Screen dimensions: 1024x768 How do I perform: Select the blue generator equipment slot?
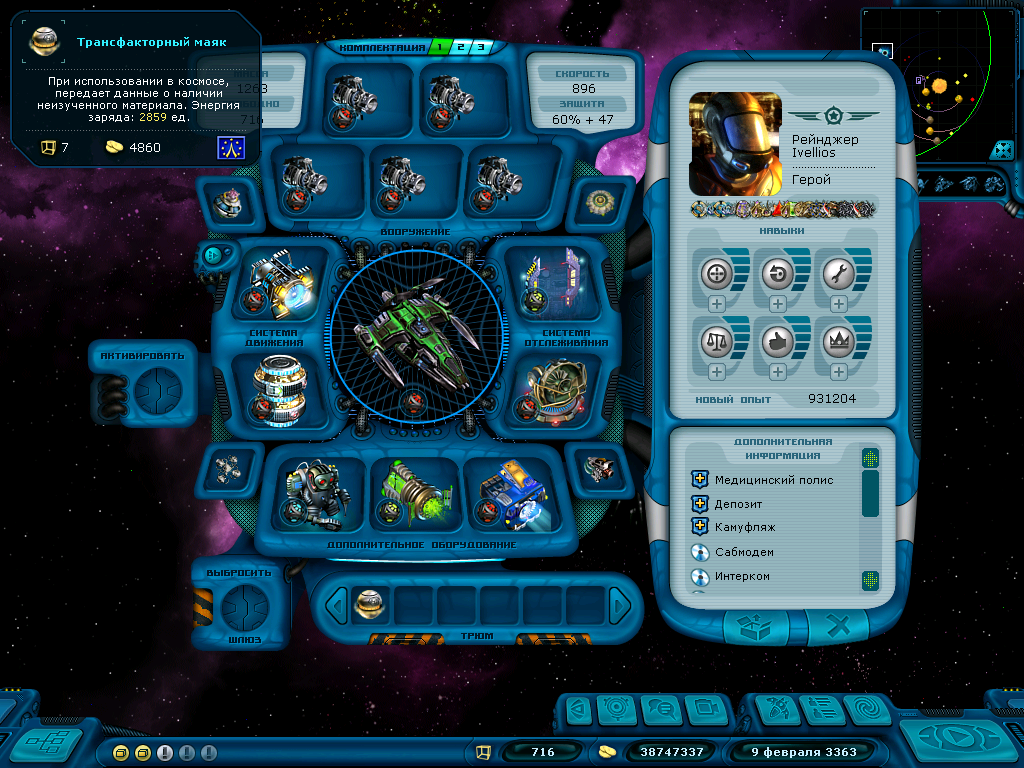click(x=509, y=493)
